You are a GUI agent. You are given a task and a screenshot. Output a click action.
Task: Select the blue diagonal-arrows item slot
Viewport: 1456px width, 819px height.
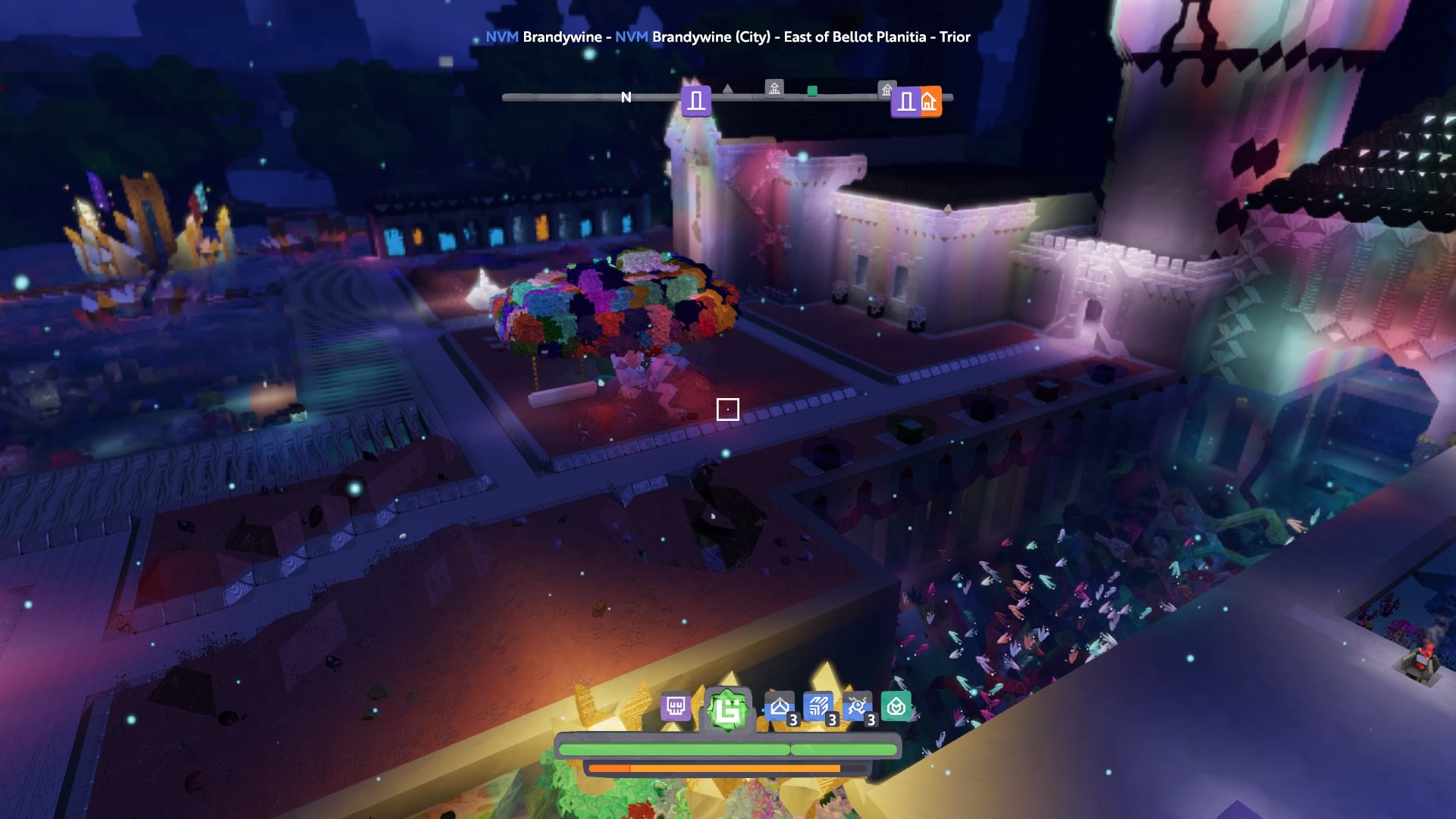pyautogui.click(x=817, y=708)
